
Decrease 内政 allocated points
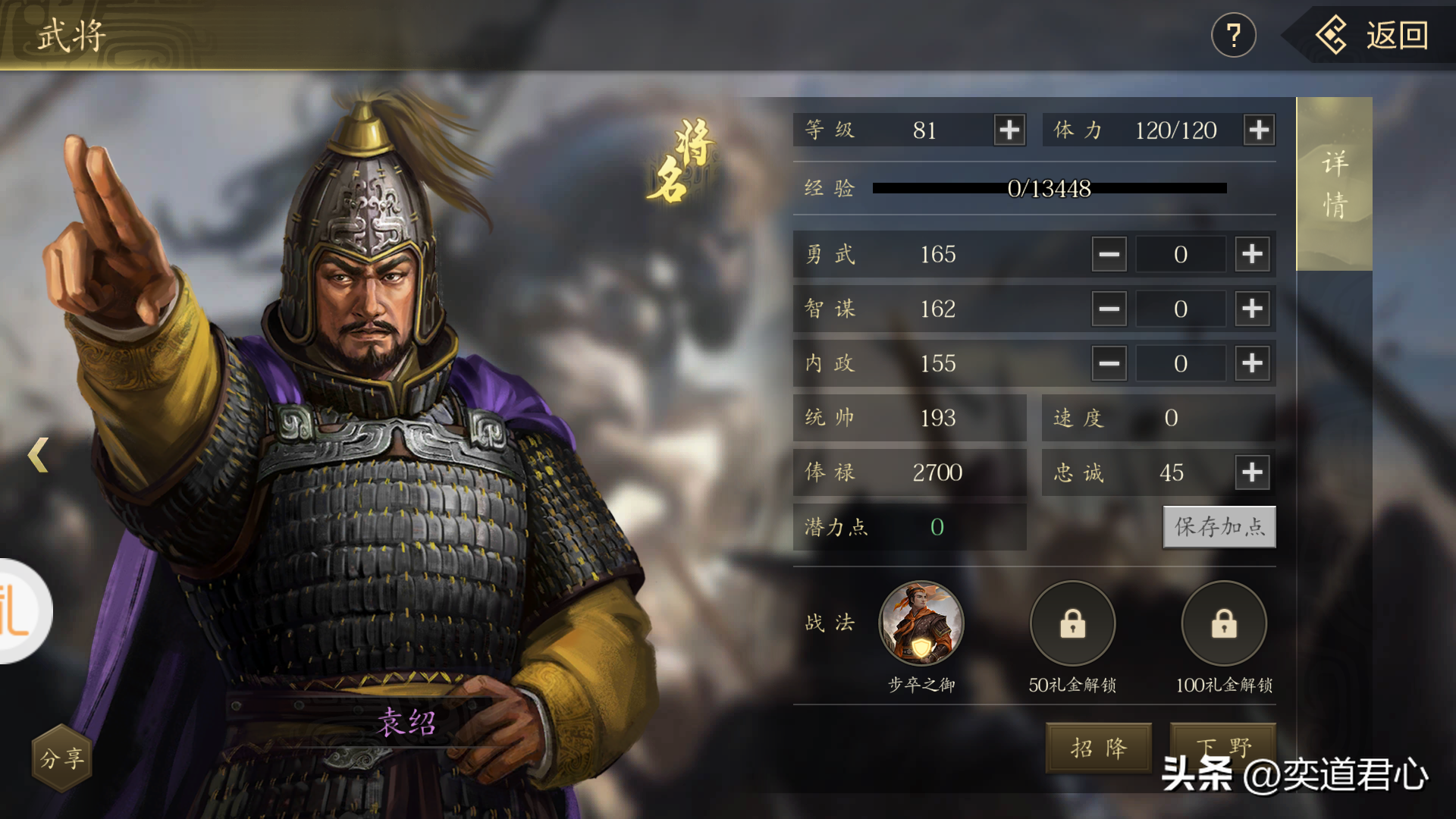[x=1109, y=363]
